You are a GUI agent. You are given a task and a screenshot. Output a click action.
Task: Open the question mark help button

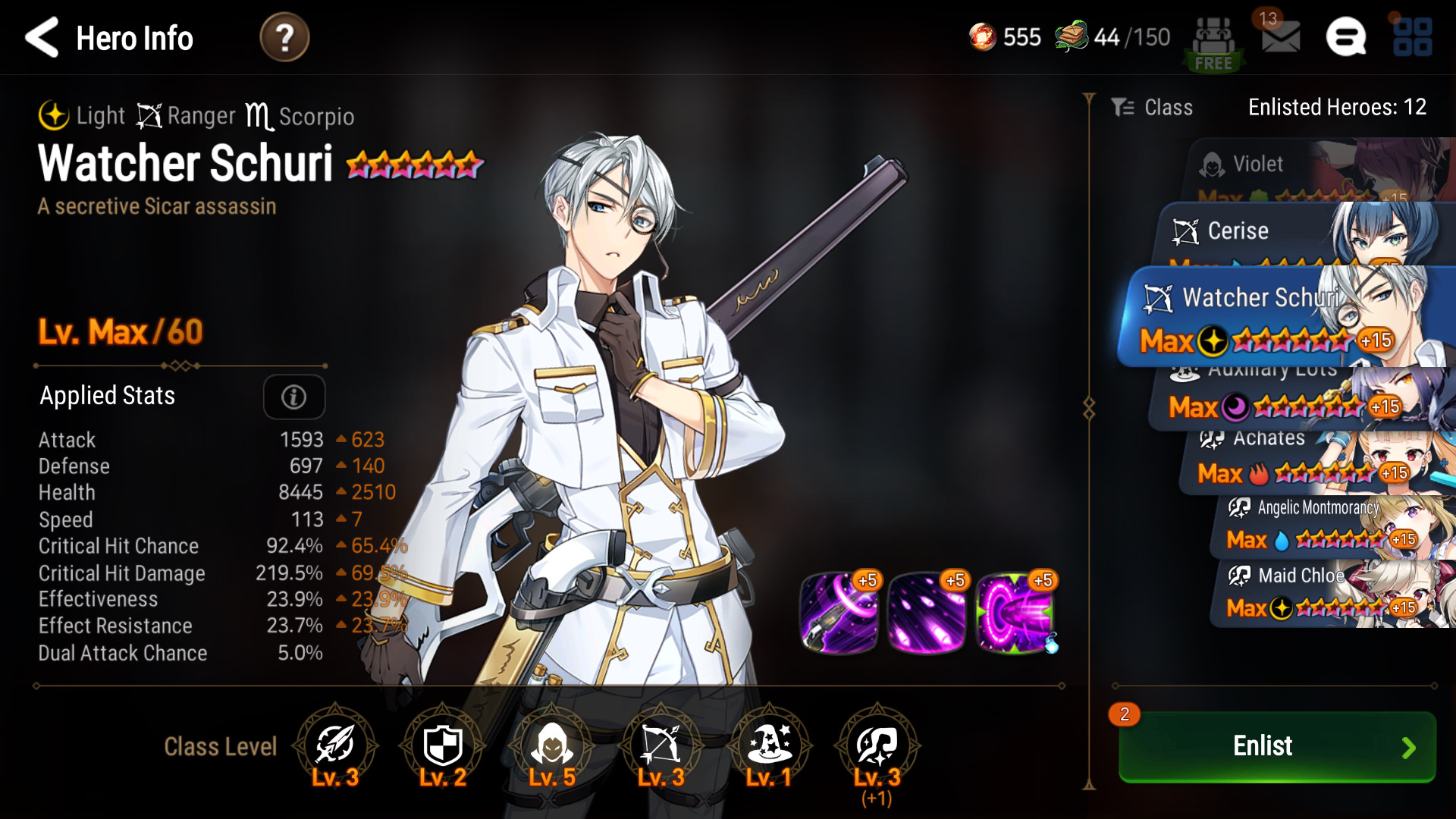click(x=284, y=38)
